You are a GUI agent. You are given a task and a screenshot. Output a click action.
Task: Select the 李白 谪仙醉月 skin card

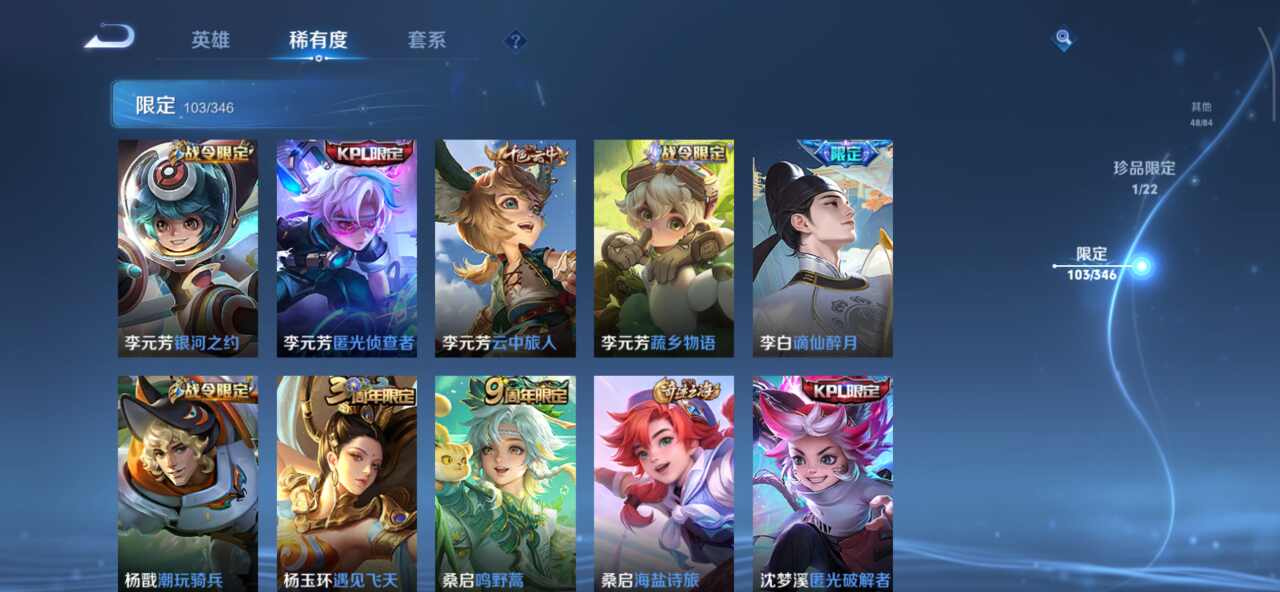click(823, 248)
